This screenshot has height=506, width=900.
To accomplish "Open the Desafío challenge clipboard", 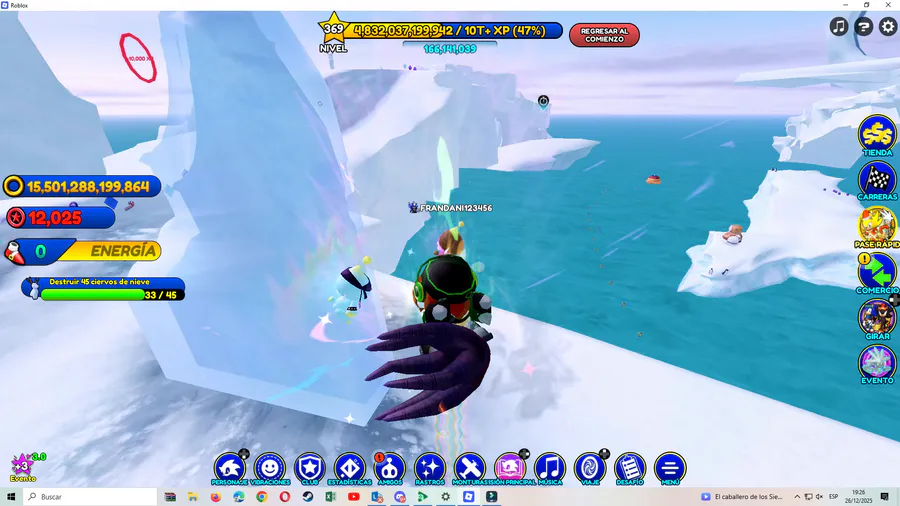I will point(629,467).
